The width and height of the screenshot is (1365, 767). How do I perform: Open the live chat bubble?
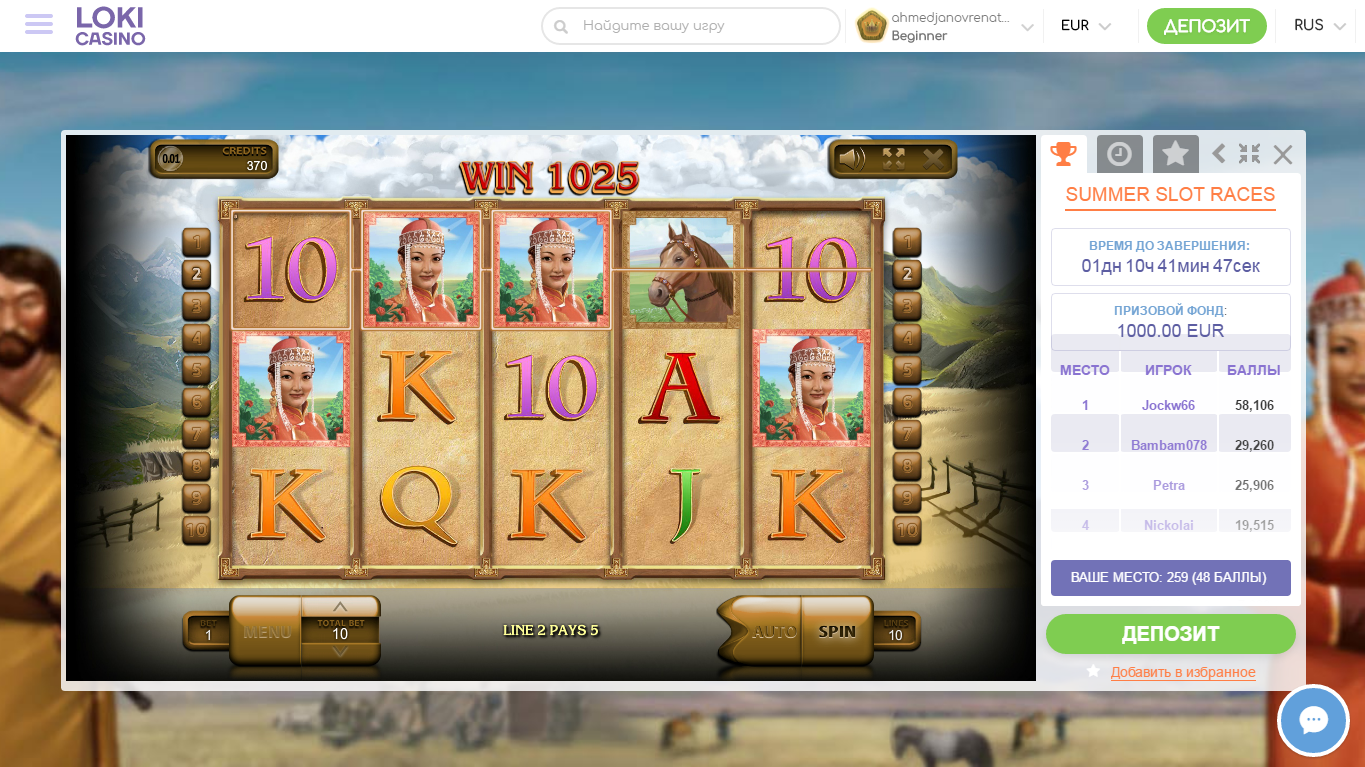click(x=1313, y=720)
